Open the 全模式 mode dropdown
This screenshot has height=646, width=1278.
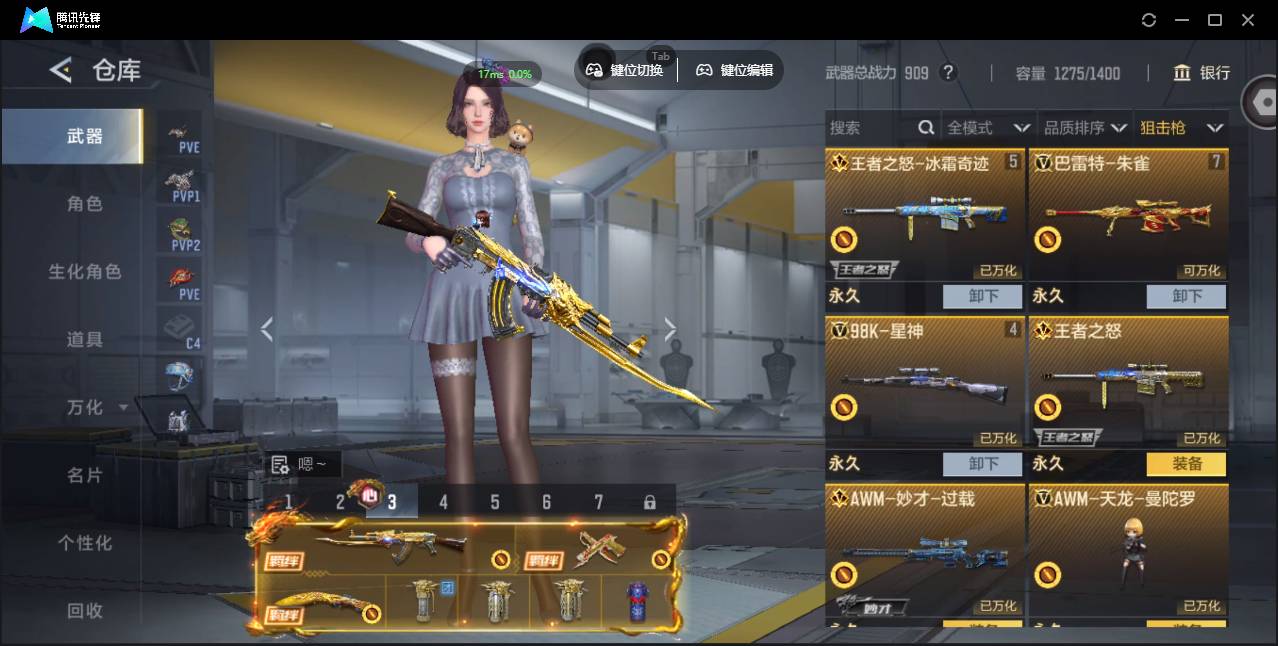[x=988, y=128]
